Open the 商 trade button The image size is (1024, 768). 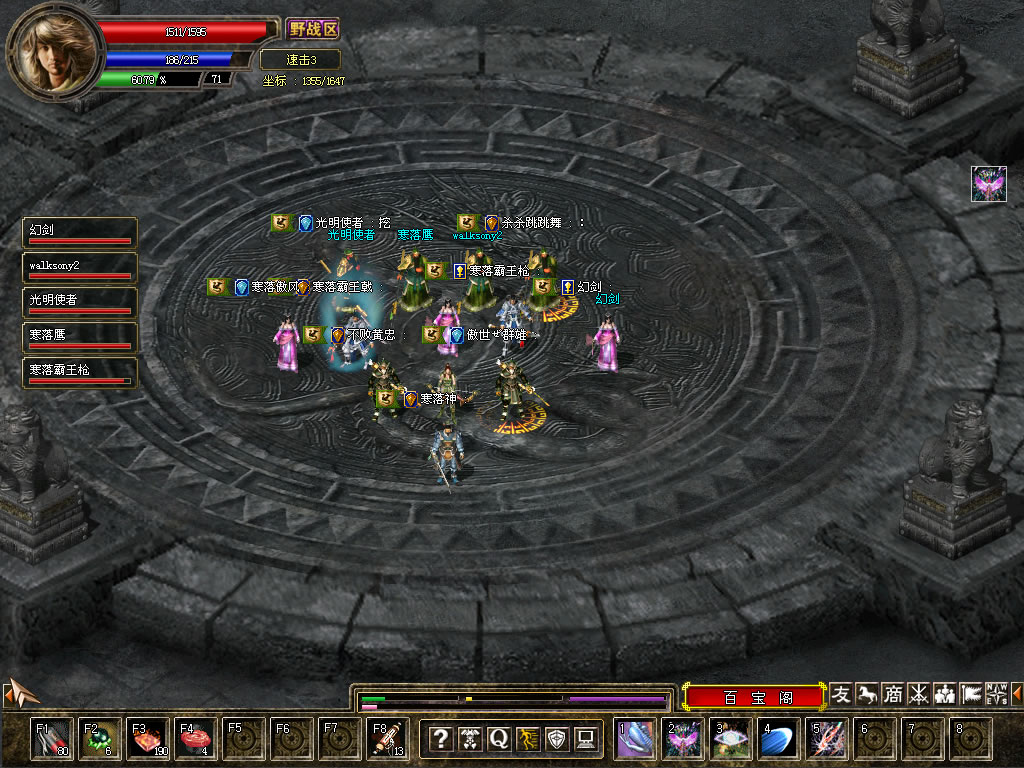point(892,694)
